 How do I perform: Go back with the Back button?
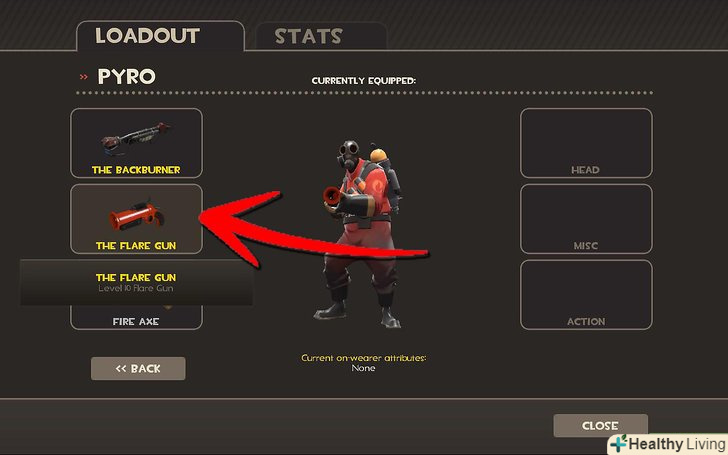[138, 369]
